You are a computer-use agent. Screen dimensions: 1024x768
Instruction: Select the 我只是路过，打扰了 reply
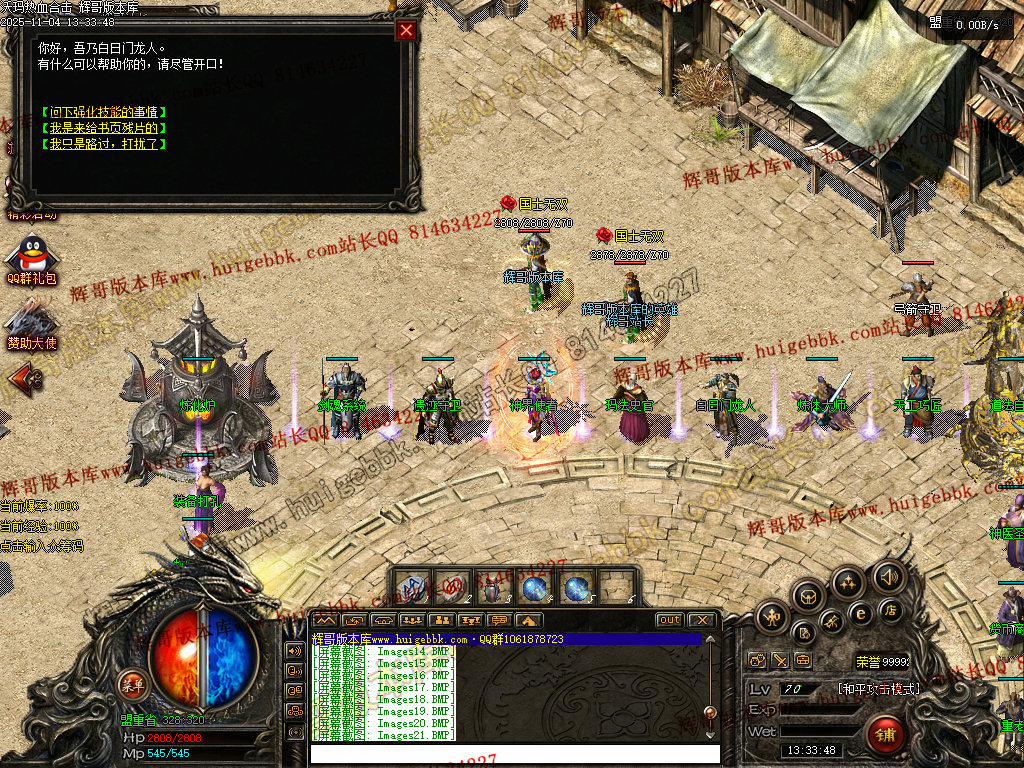point(104,144)
